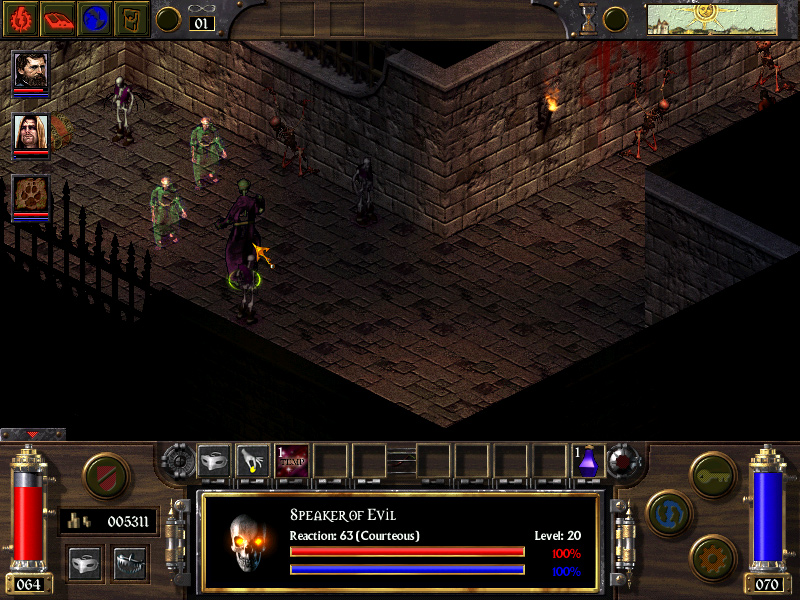
Task: Use the purple potion hotbar slot
Action: pos(588,461)
